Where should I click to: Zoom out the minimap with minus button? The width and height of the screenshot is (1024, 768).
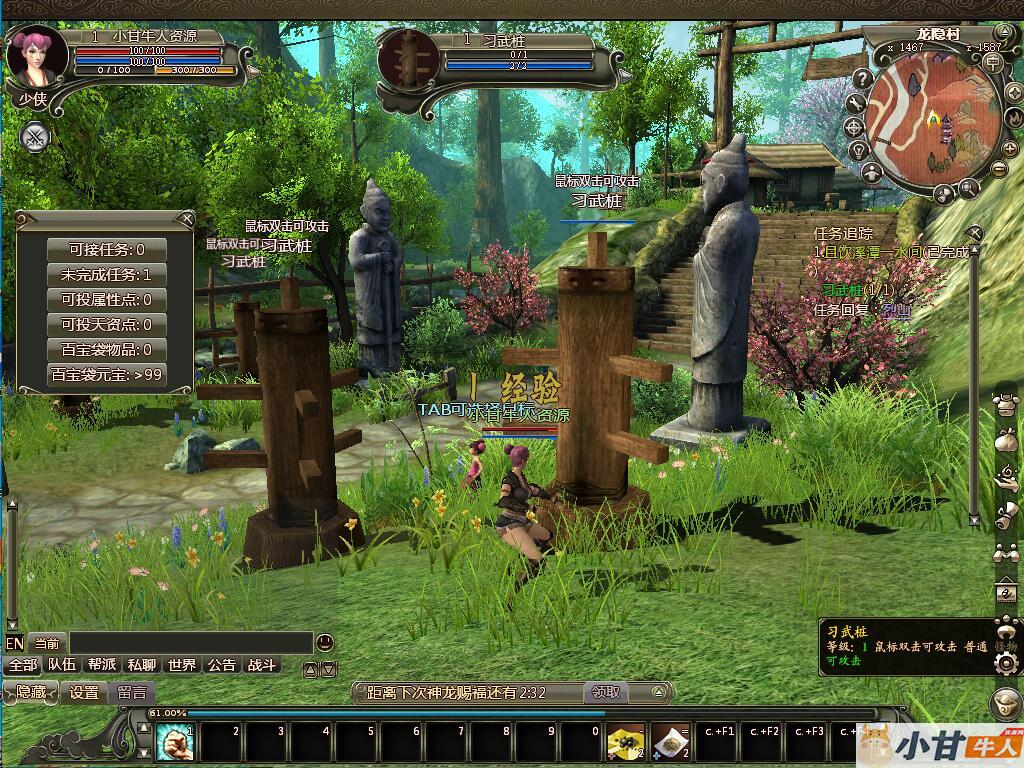tap(997, 168)
